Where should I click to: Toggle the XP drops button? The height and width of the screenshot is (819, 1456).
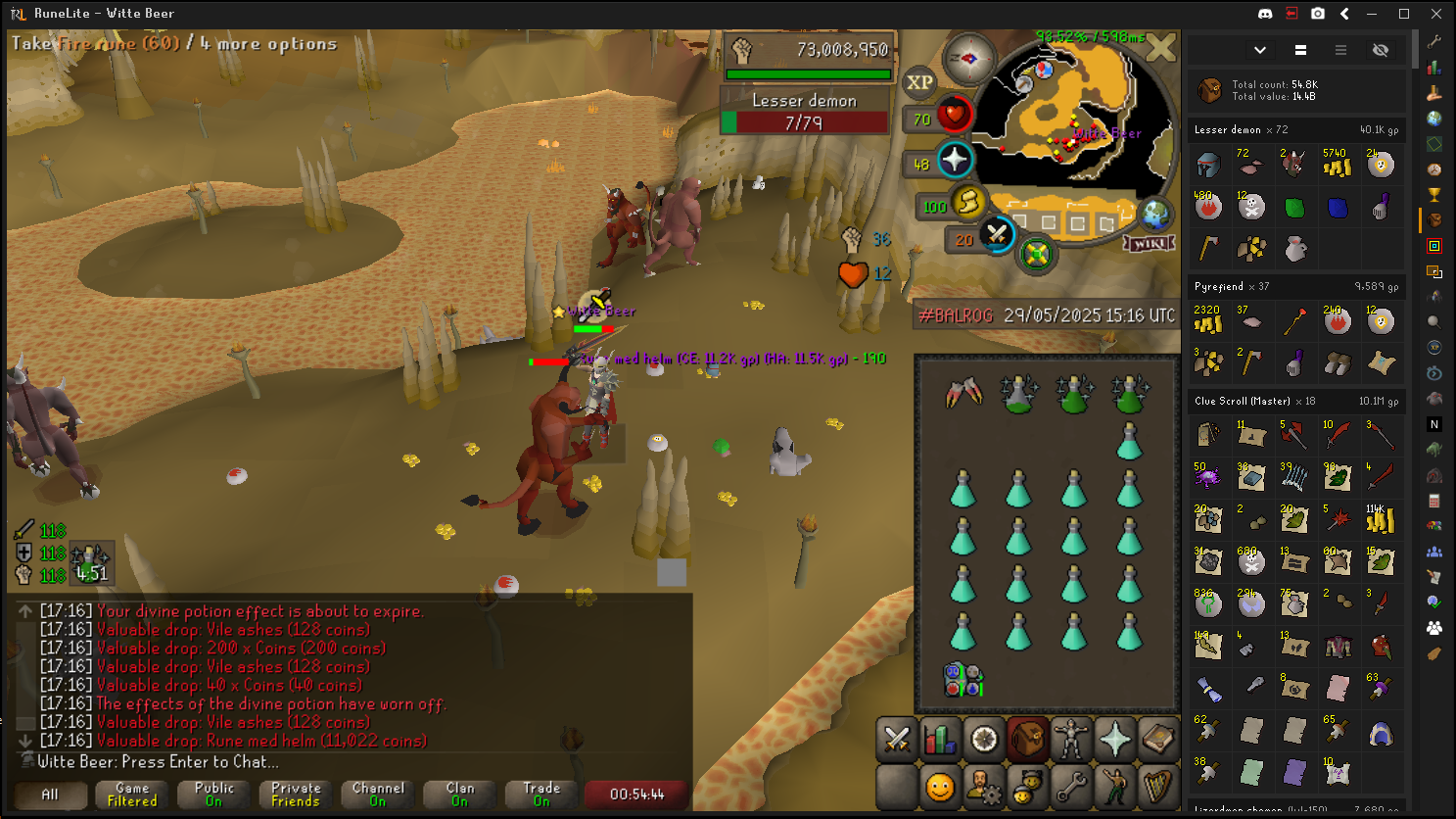pos(919,82)
